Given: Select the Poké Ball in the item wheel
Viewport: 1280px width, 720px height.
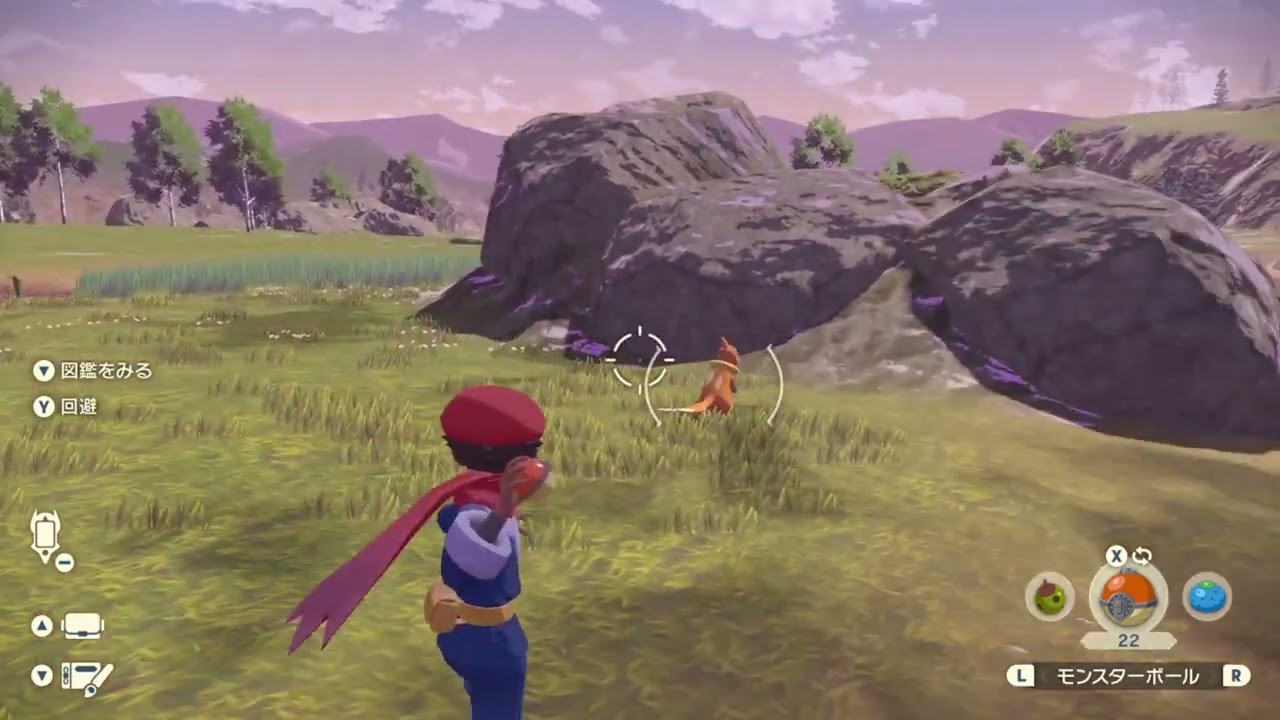Looking at the screenshot, I should 1128,599.
